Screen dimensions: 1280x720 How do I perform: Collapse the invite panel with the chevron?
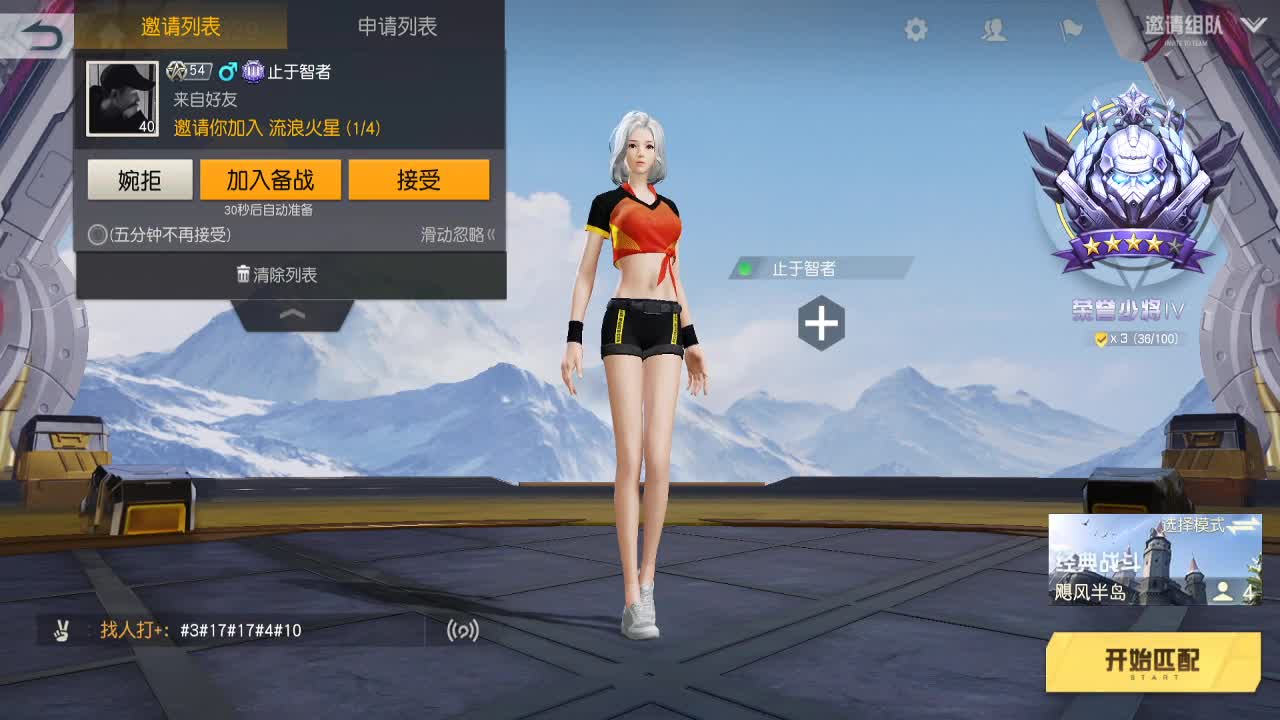[291, 313]
